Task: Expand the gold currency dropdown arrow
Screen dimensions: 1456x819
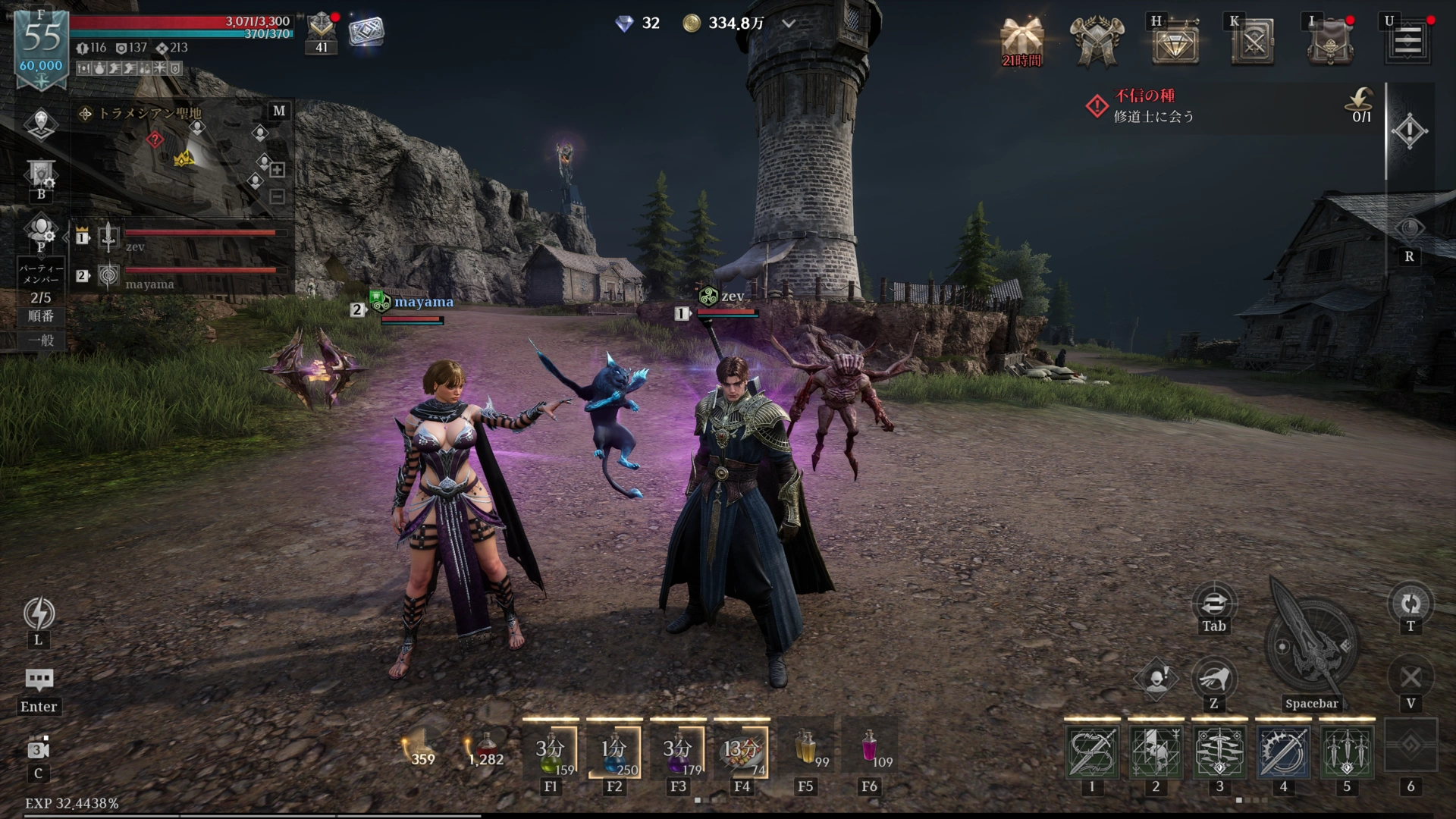Action: [x=789, y=24]
